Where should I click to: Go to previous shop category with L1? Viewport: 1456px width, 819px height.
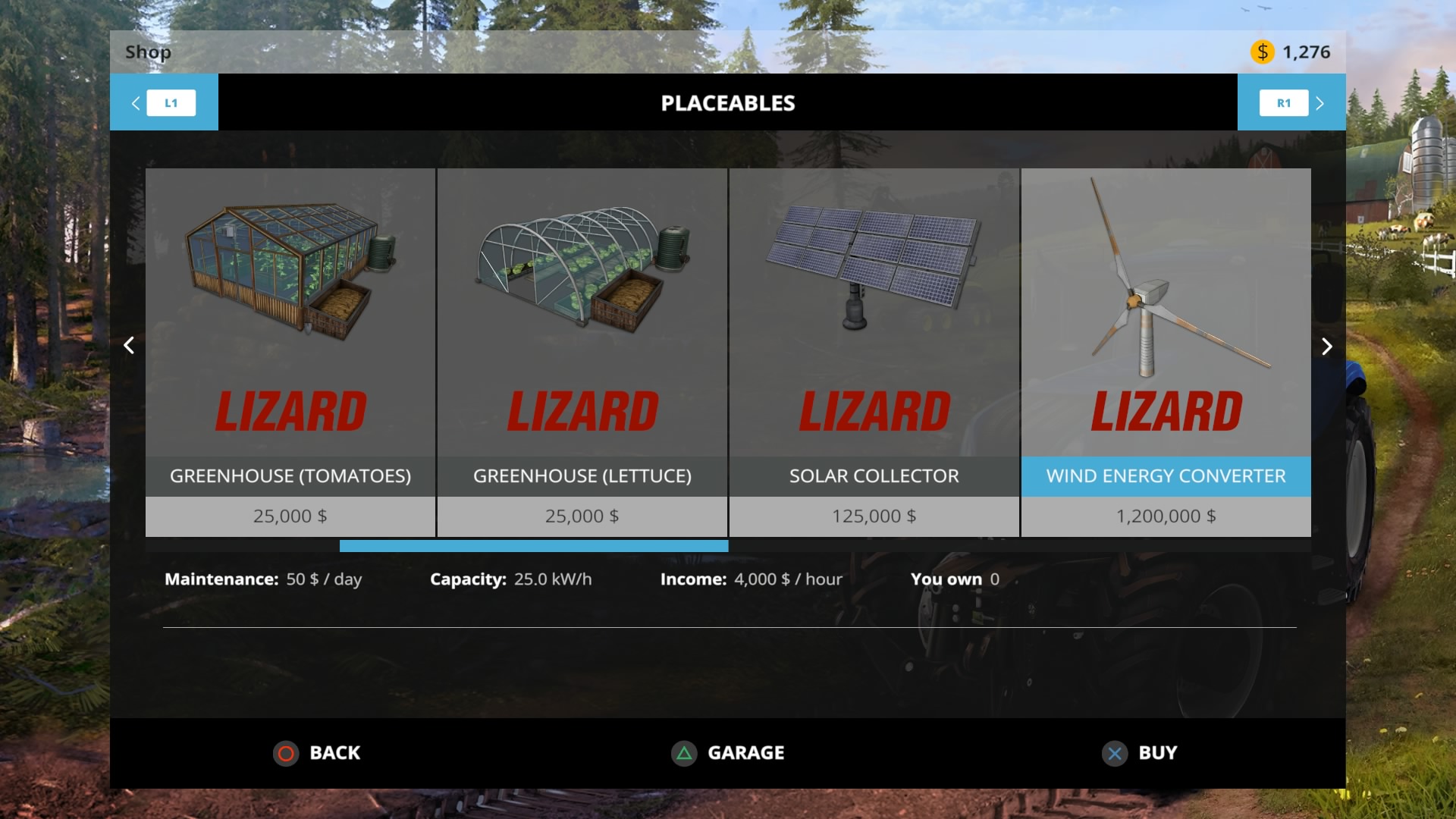(171, 102)
